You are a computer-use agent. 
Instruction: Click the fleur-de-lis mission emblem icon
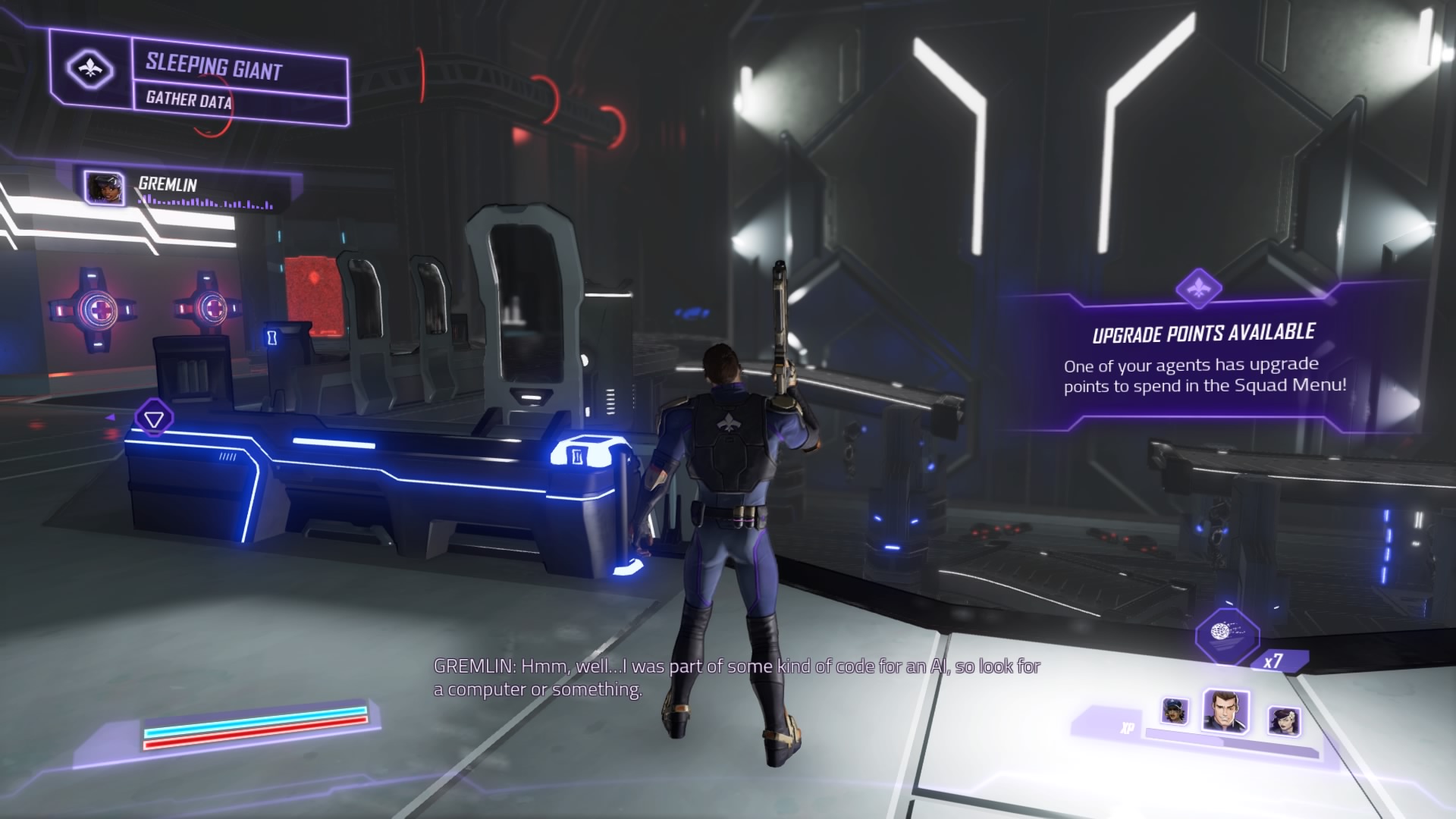coord(90,70)
